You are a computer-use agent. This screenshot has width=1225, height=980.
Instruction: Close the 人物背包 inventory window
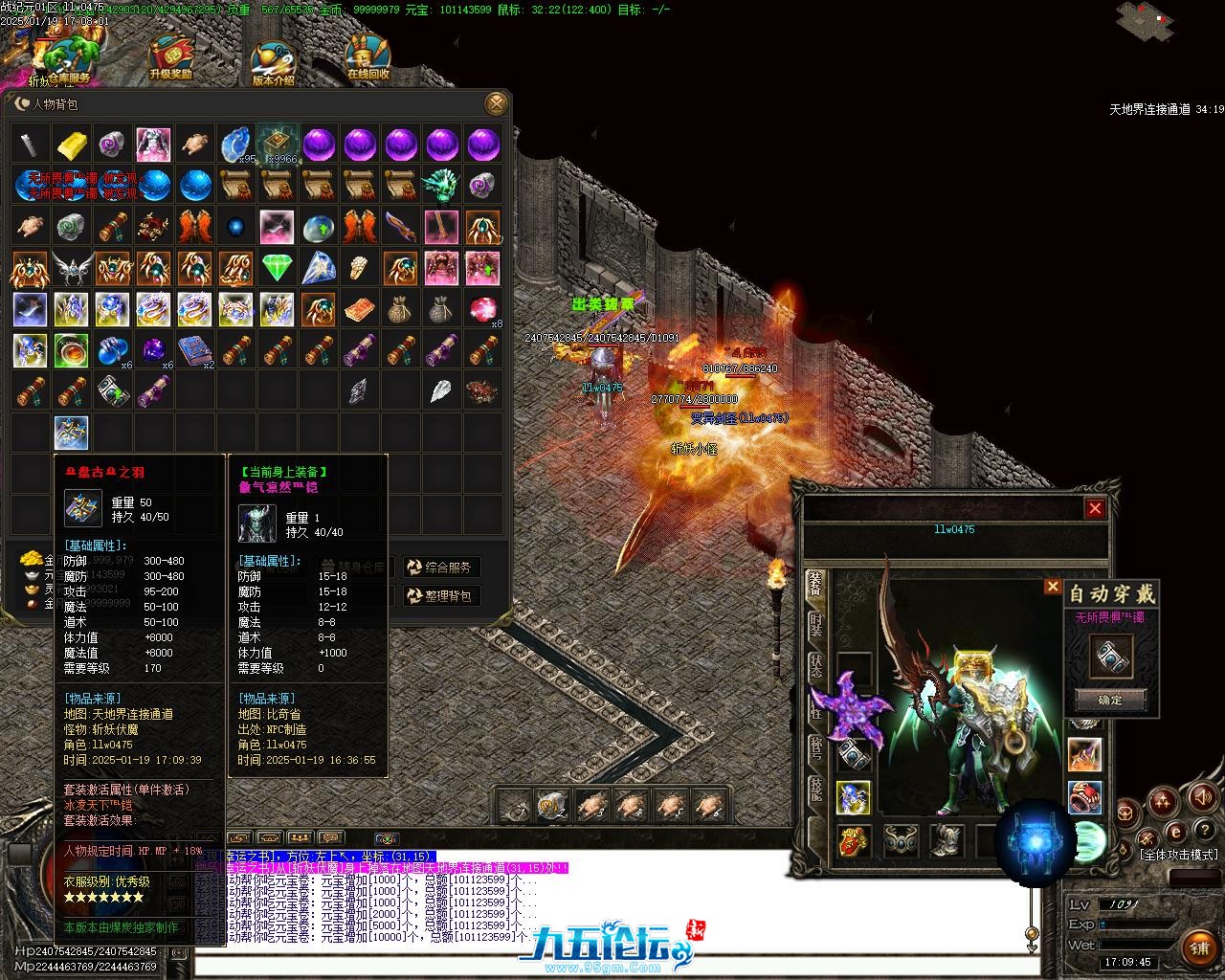[496, 103]
